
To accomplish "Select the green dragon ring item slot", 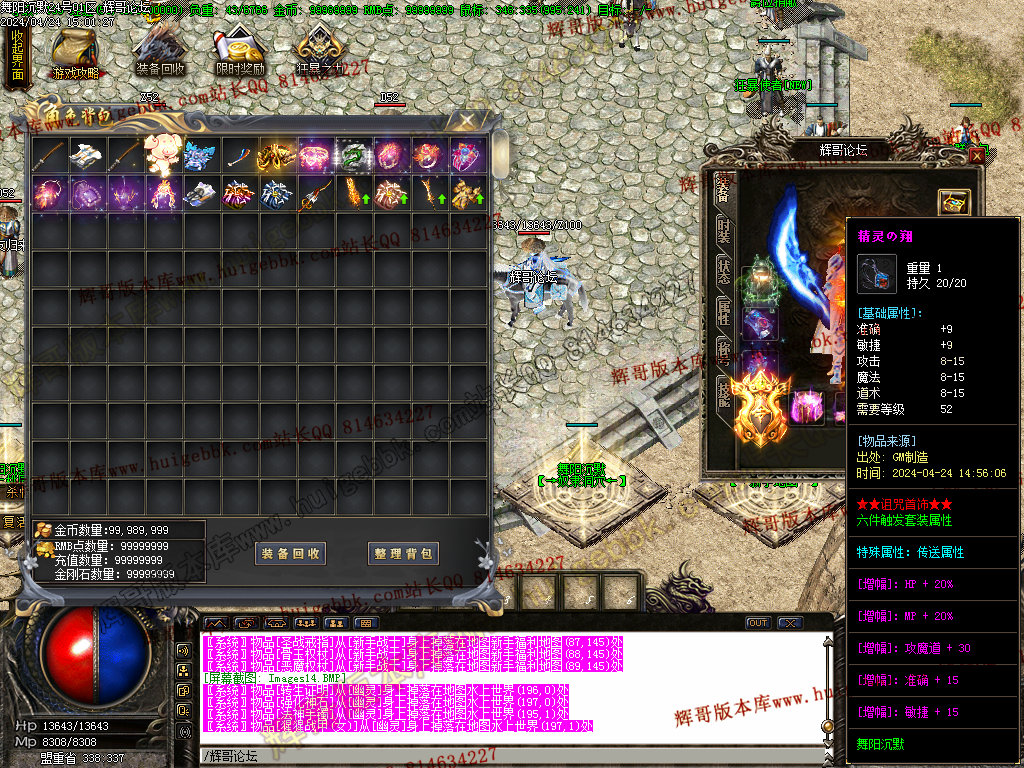I will click(352, 155).
